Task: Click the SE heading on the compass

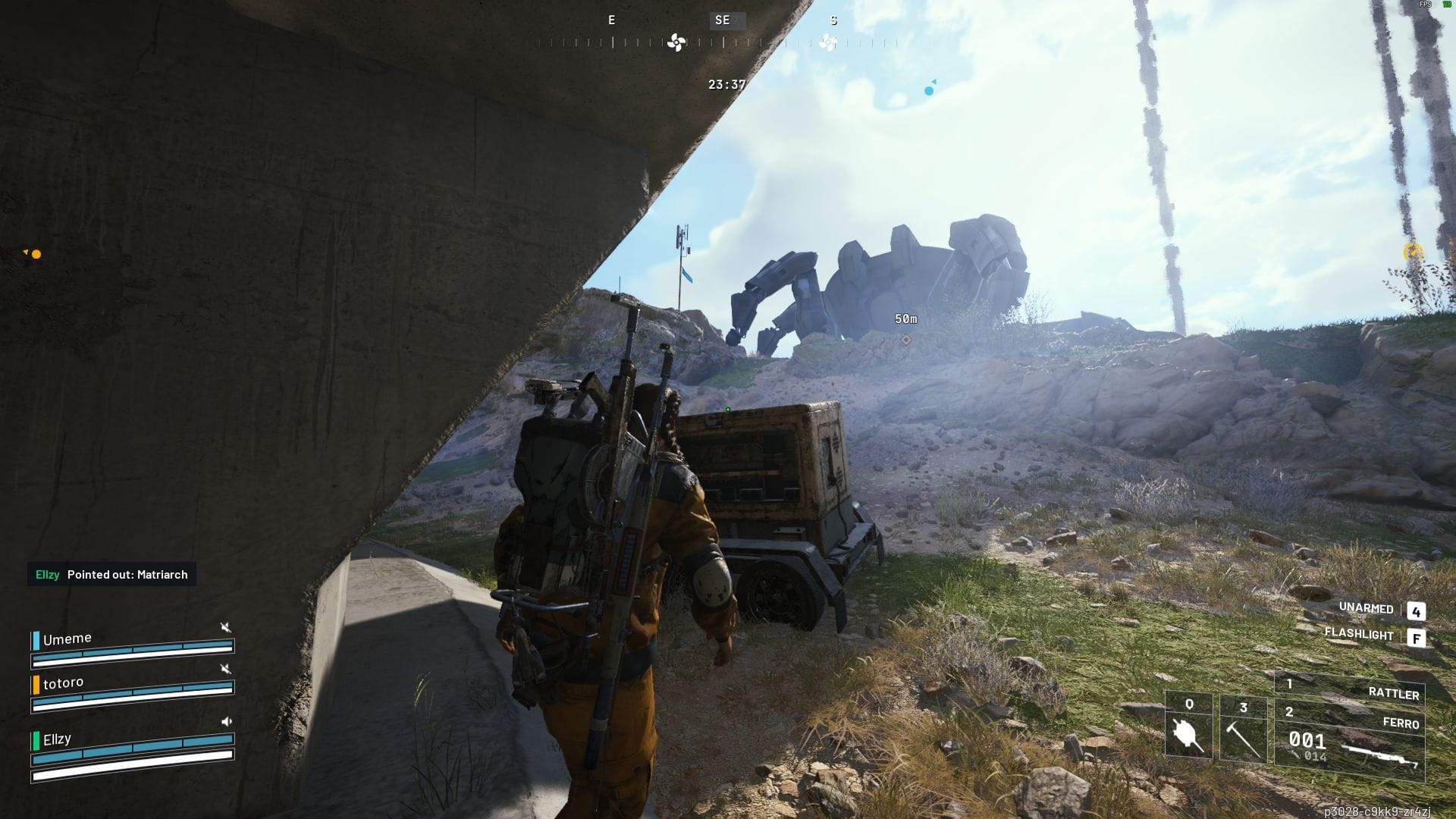Action: tap(722, 20)
